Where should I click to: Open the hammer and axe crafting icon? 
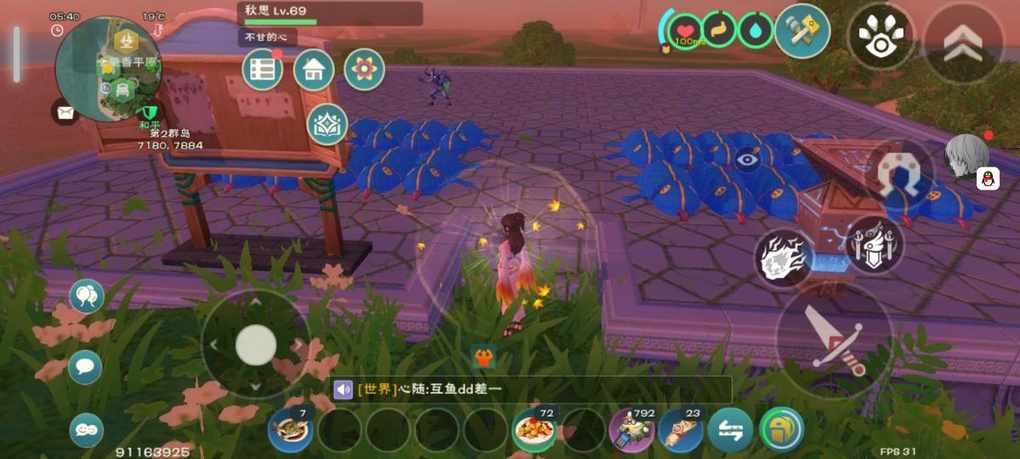[x=802, y=31]
